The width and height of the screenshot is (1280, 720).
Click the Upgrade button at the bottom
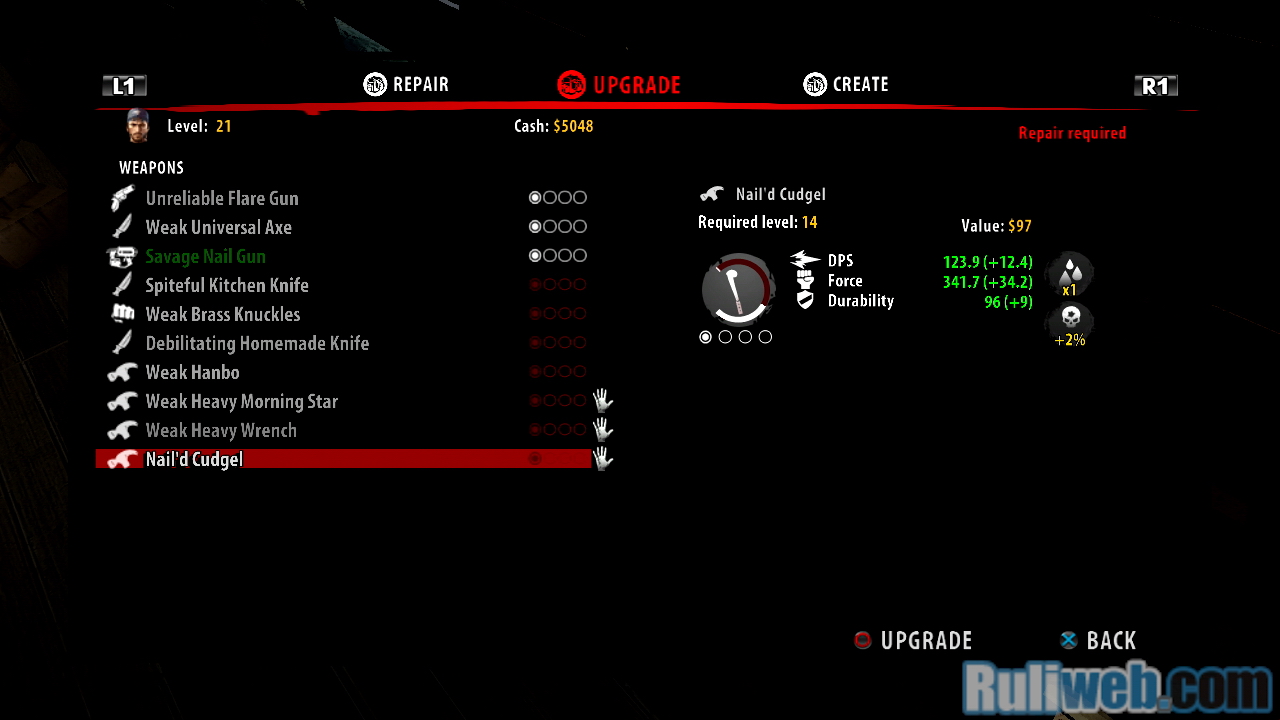coord(913,640)
